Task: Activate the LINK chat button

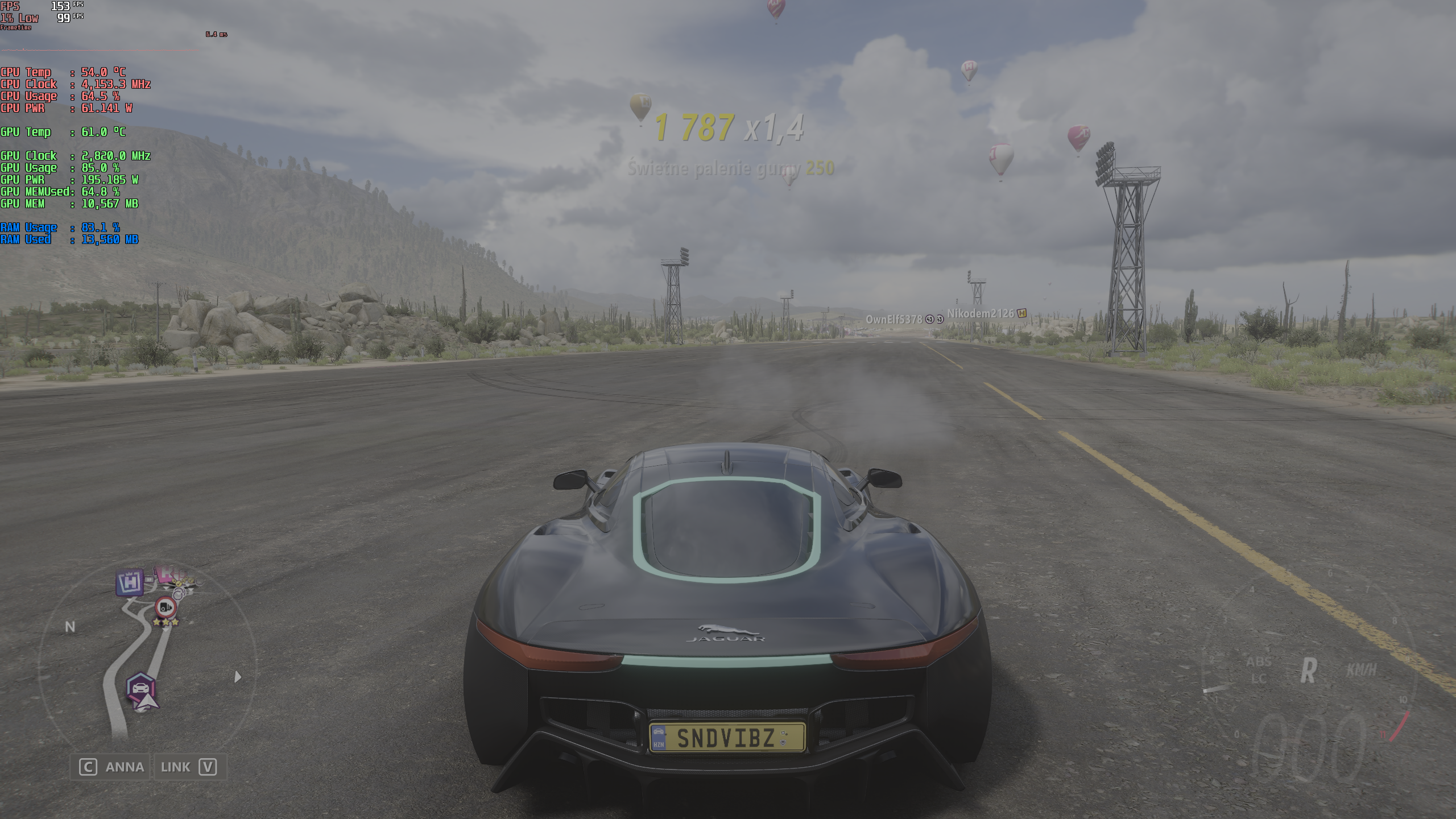Action: pos(189,767)
